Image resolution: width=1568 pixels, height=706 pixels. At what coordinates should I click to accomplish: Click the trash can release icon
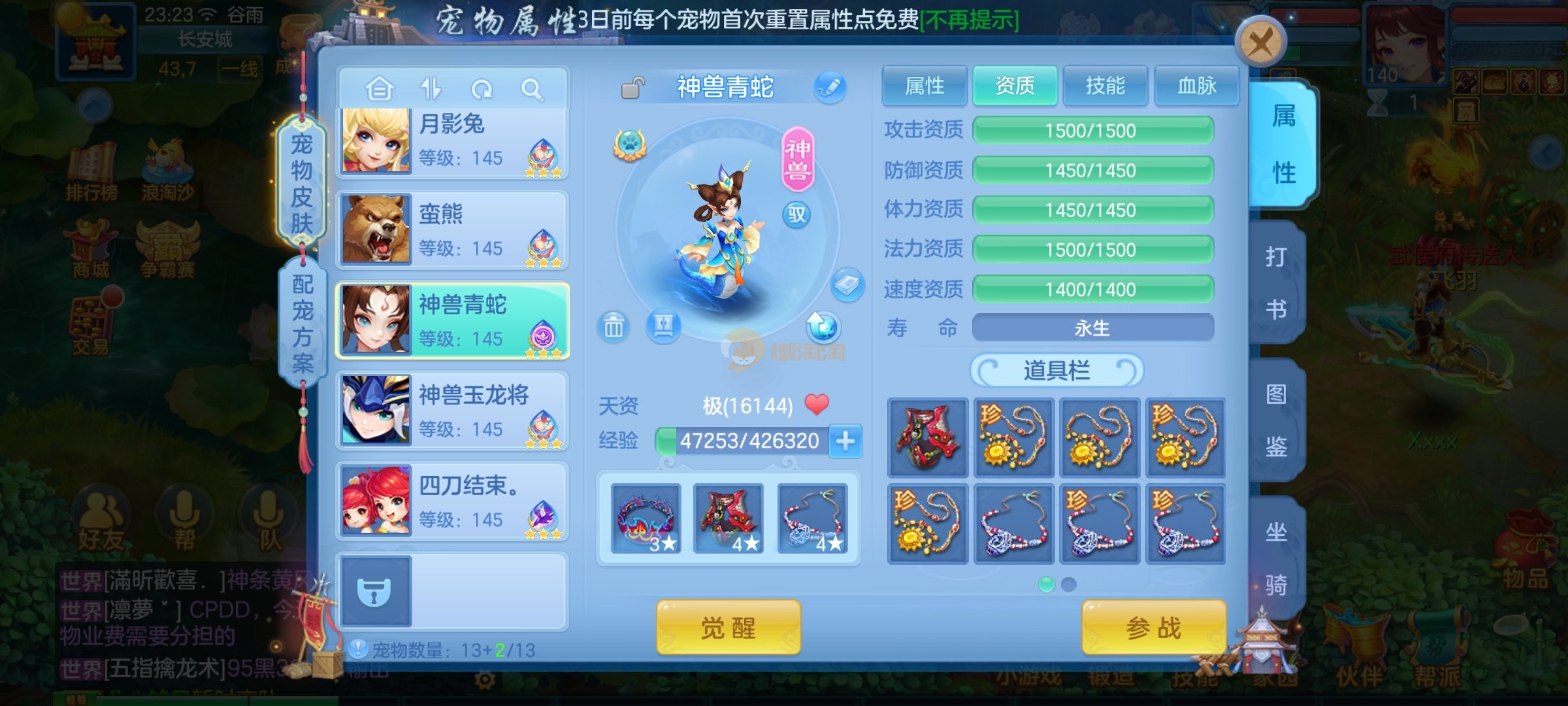click(x=613, y=326)
